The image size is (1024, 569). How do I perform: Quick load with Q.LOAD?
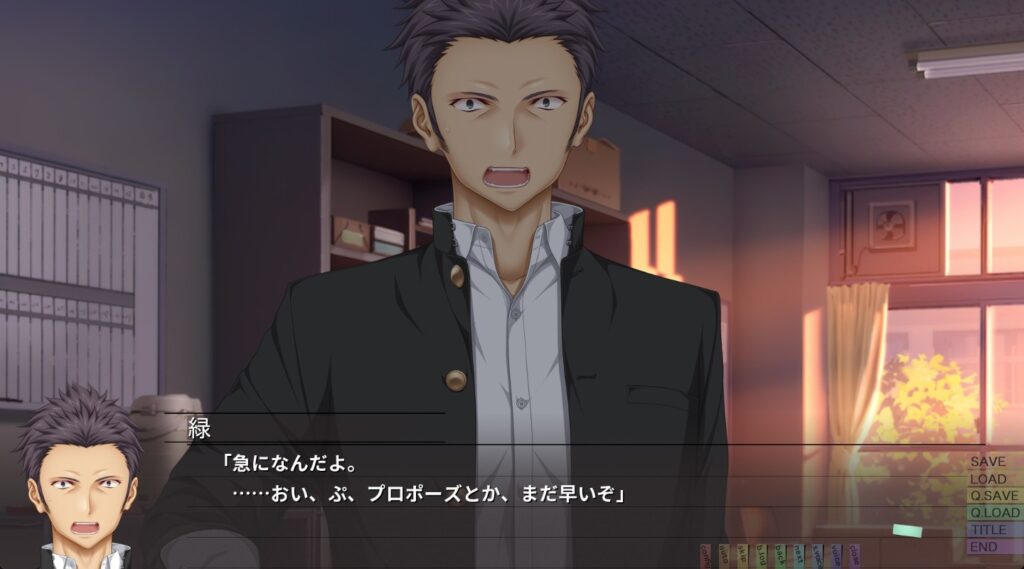(994, 513)
